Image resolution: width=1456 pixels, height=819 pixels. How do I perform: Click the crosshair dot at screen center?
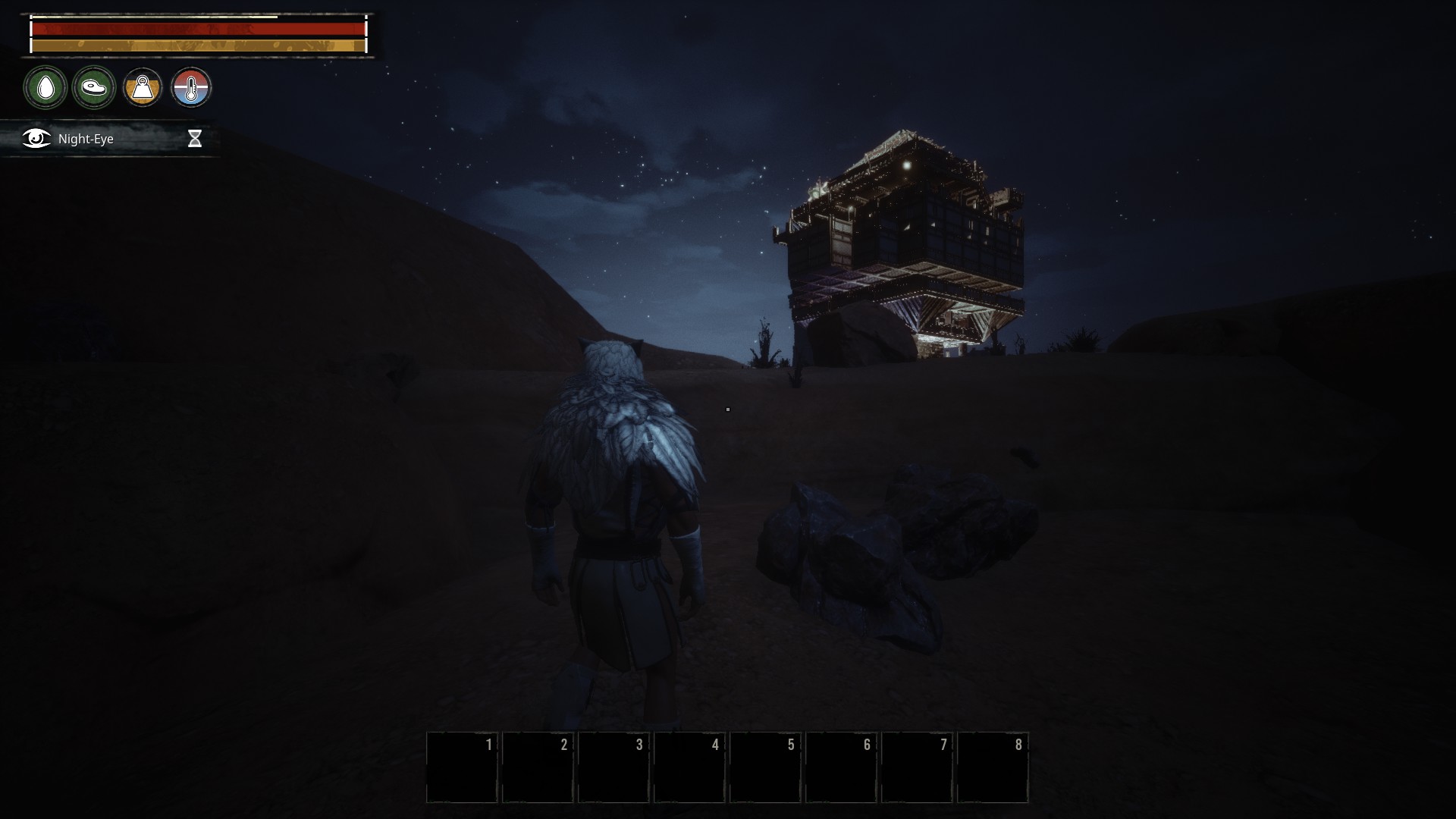(728, 409)
